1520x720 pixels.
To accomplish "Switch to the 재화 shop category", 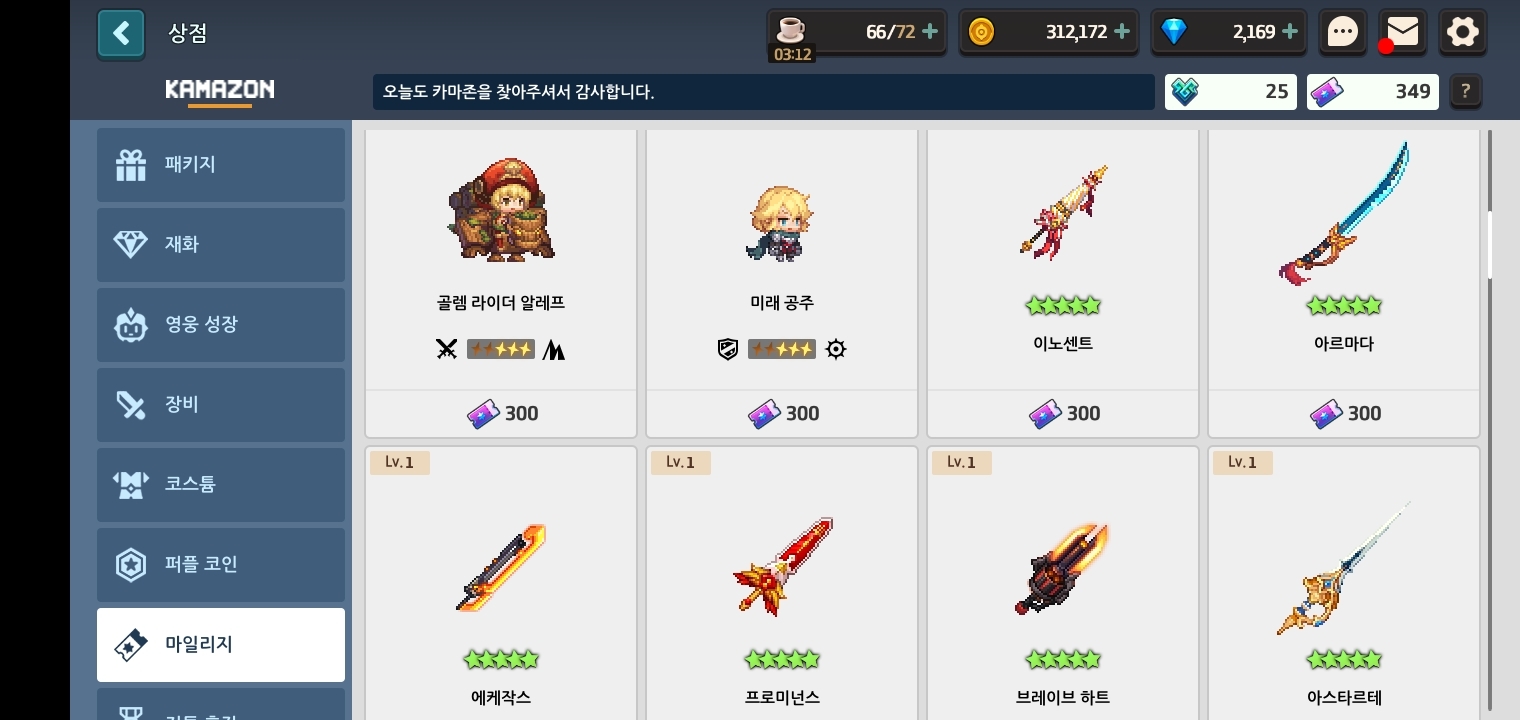I will tap(221, 245).
